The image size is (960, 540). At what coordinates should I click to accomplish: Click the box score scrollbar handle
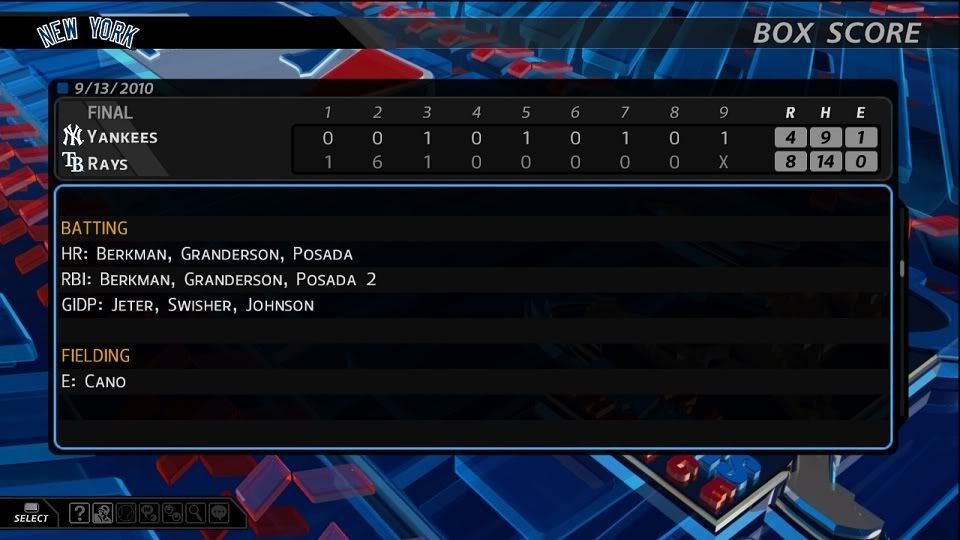tap(901, 268)
